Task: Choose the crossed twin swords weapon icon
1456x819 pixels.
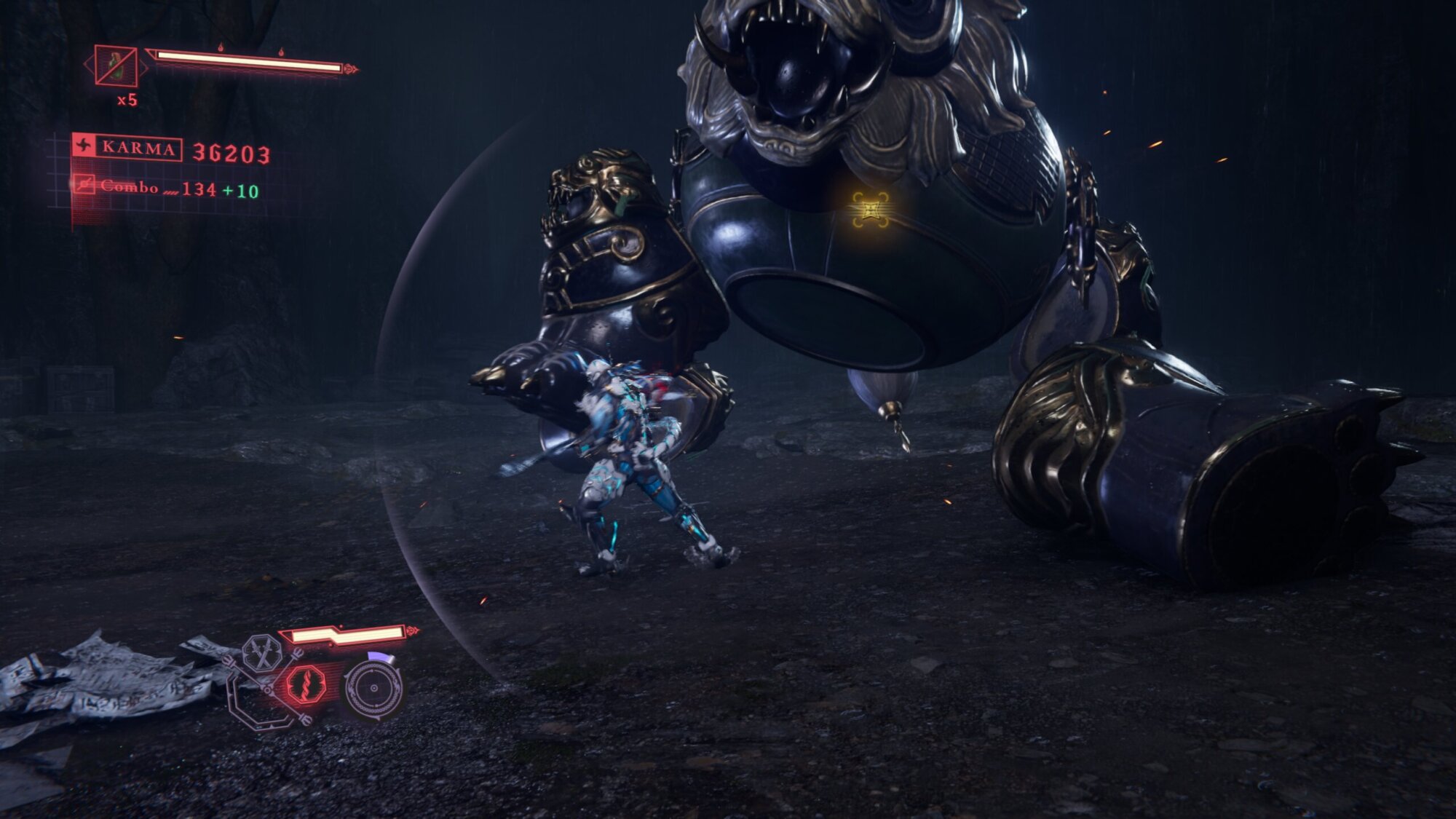Action: click(261, 653)
